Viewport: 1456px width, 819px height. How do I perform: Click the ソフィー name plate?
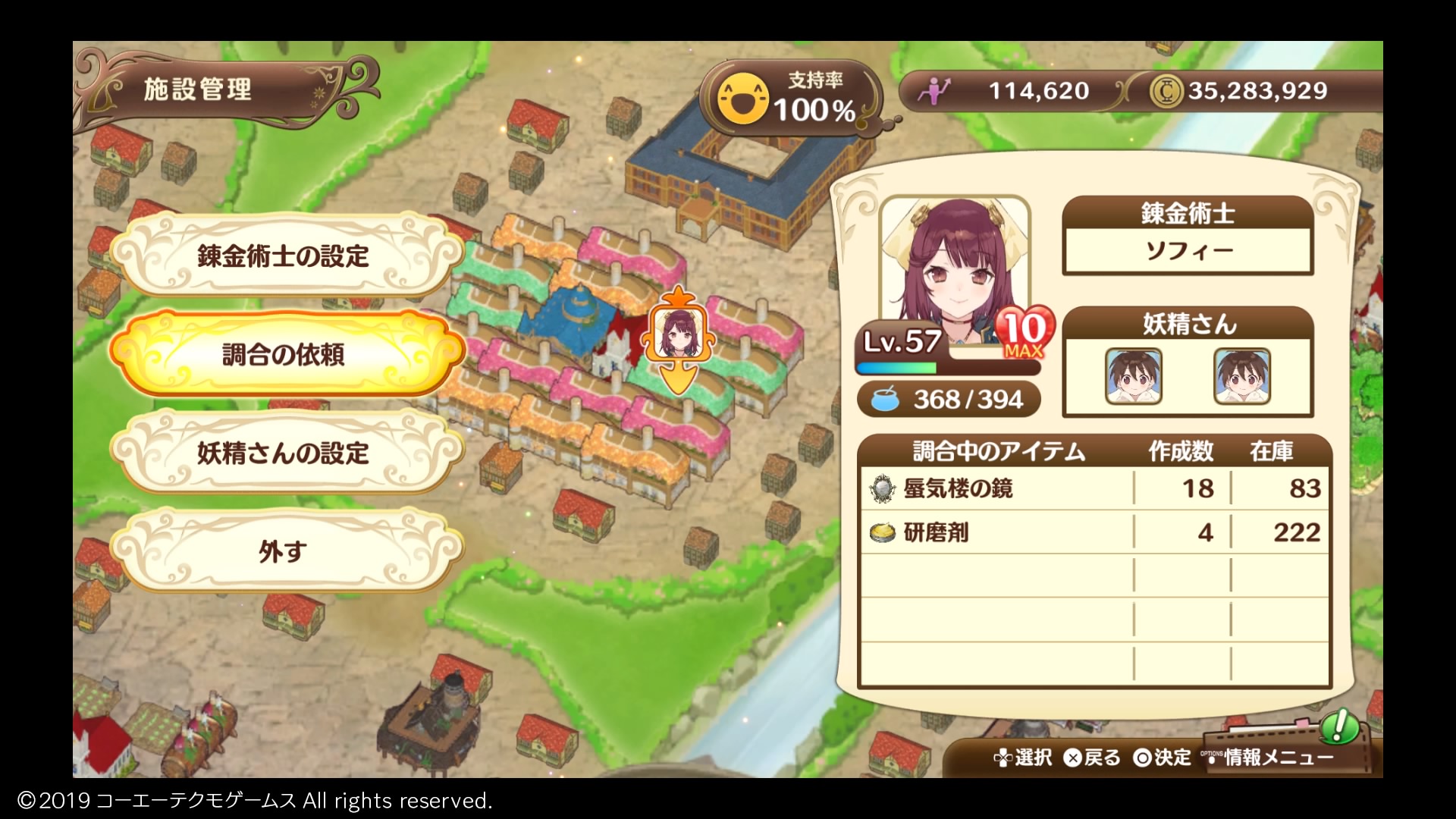click(1185, 249)
